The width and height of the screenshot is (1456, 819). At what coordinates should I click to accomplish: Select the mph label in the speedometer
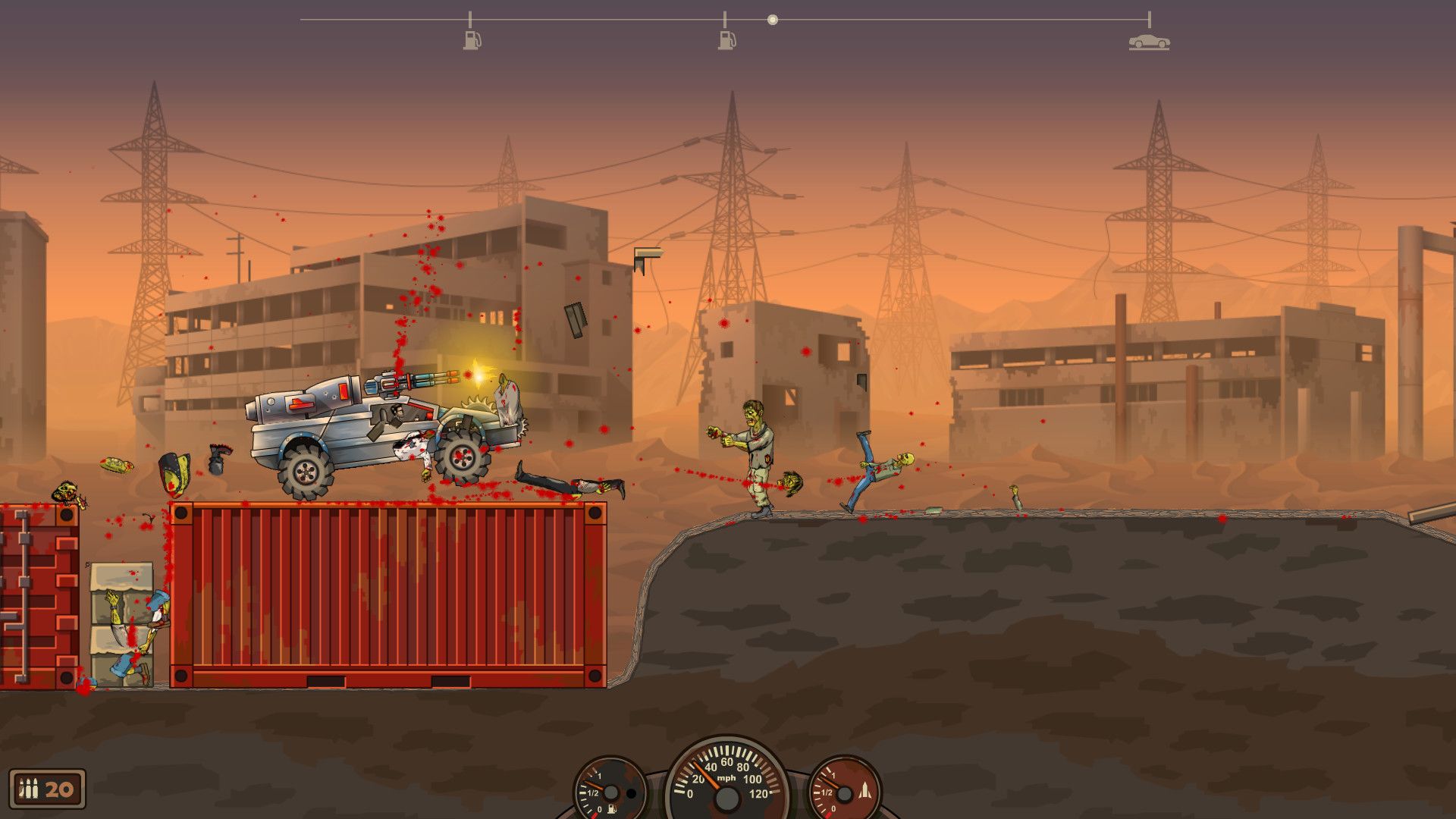pyautogui.click(x=726, y=778)
